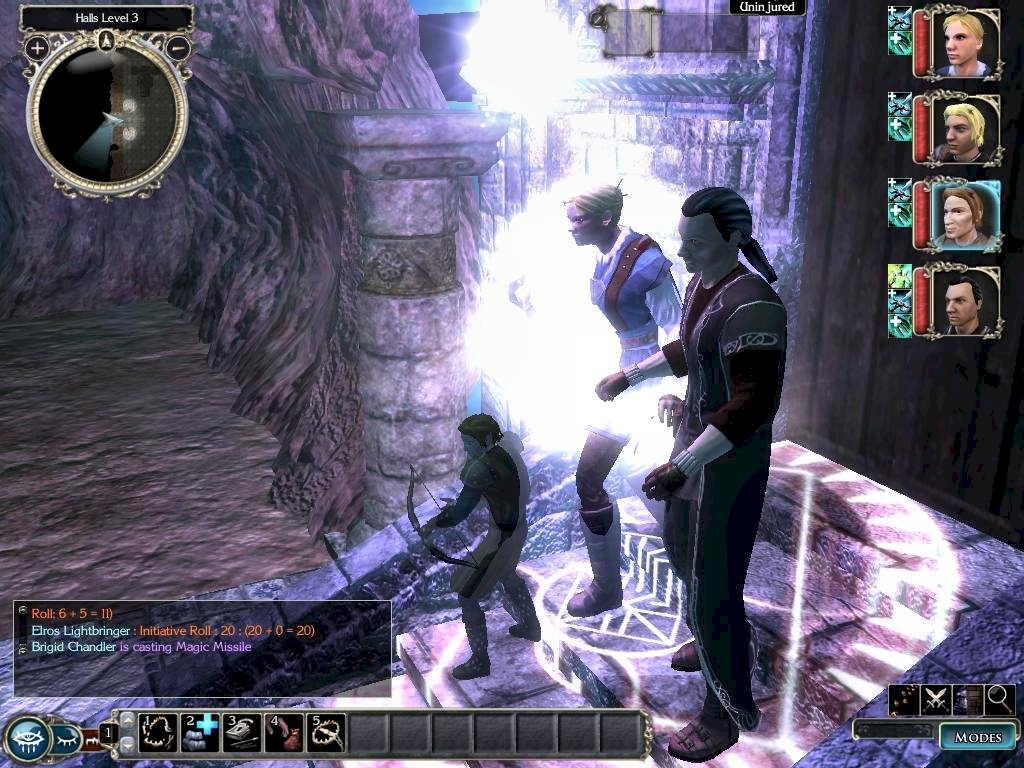Image resolution: width=1024 pixels, height=768 pixels.
Task: Click the chat log message window
Action: point(201,647)
